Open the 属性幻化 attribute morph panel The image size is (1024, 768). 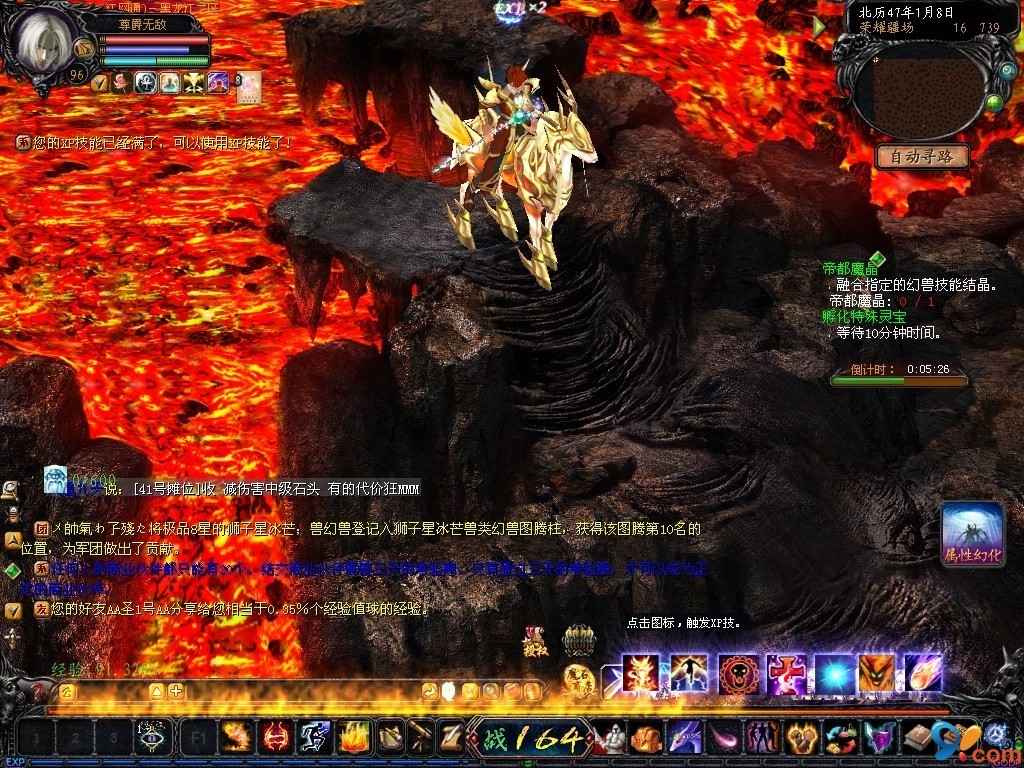pos(972,533)
